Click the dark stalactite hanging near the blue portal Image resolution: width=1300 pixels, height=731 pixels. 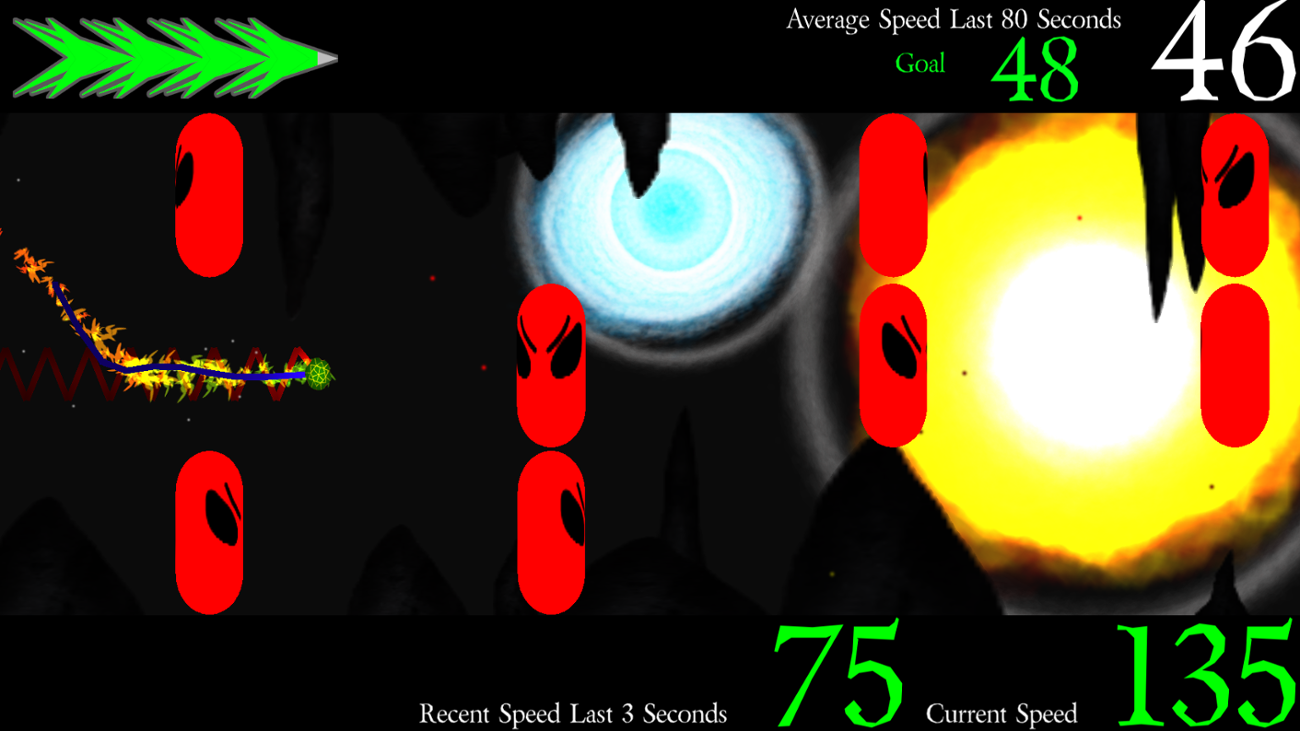[x=640, y=150]
